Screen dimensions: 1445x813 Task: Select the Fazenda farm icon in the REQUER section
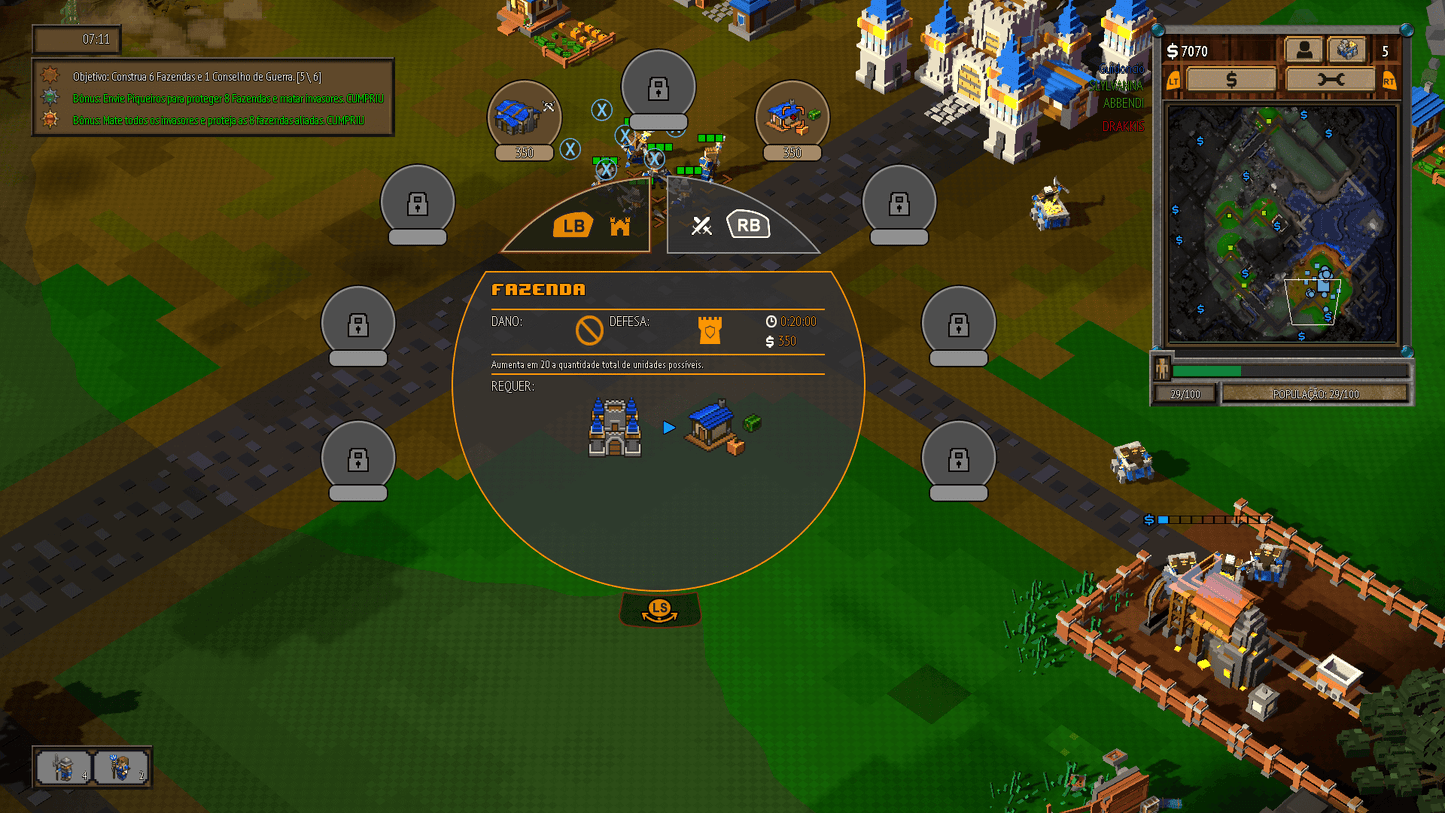[710, 428]
